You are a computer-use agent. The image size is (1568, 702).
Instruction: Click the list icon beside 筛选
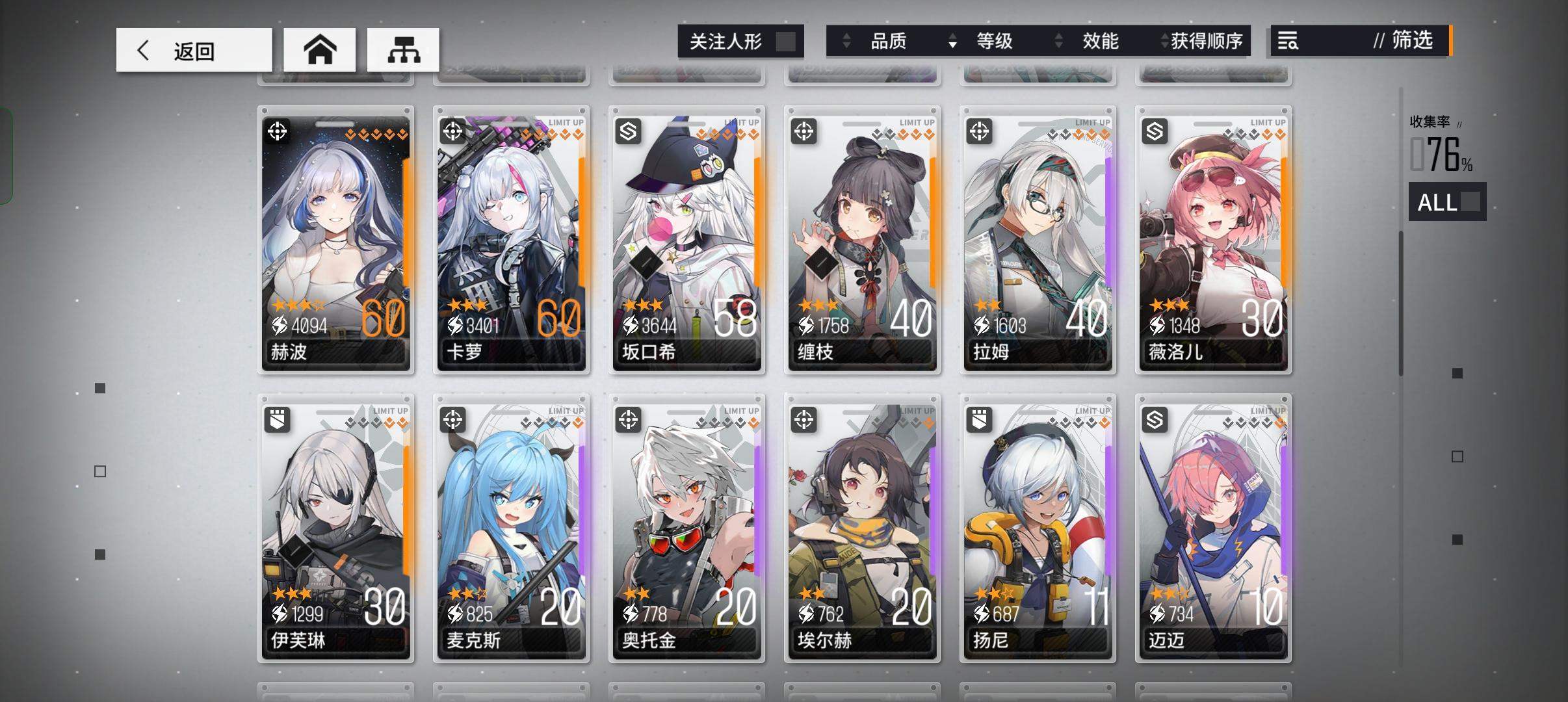(1288, 41)
